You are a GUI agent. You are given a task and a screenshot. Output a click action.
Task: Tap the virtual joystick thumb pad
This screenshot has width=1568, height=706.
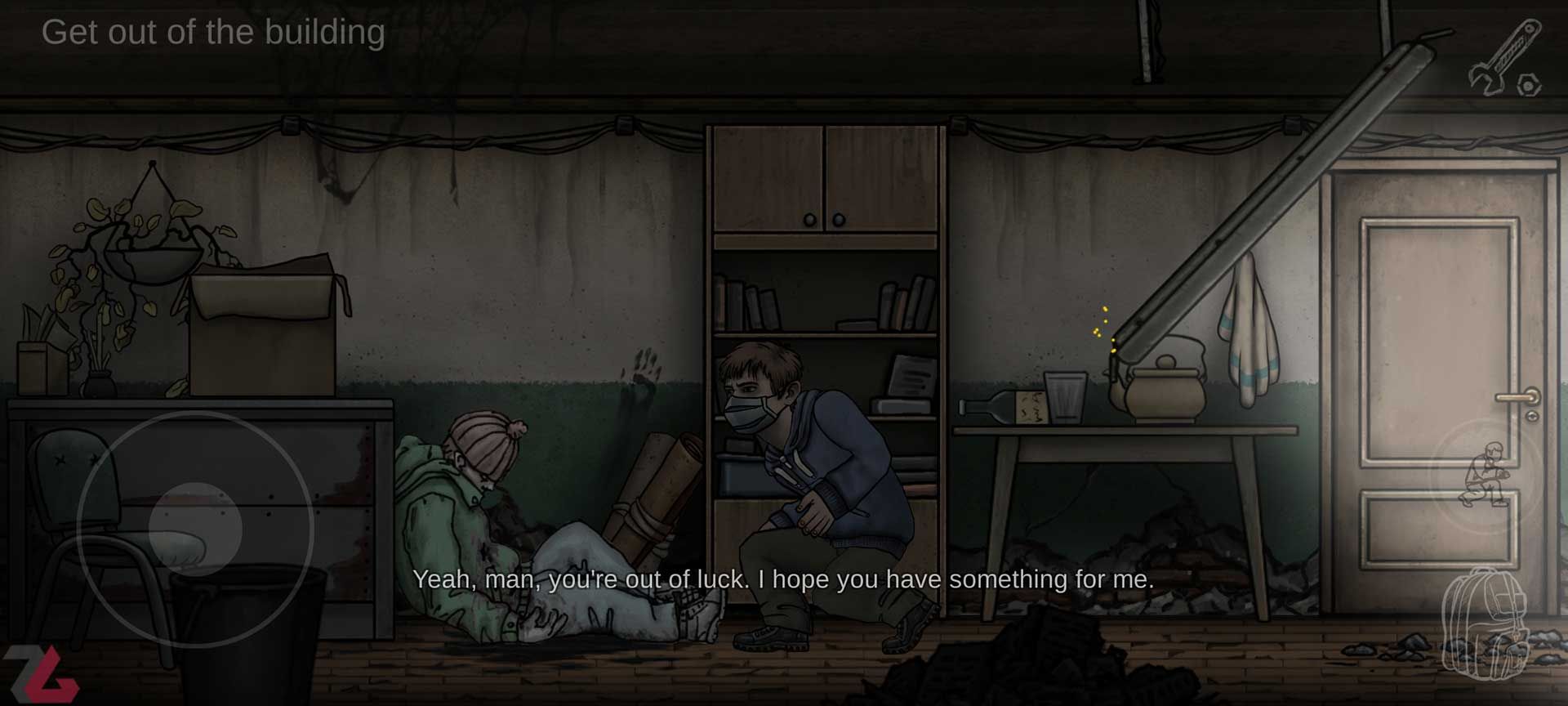coord(195,529)
